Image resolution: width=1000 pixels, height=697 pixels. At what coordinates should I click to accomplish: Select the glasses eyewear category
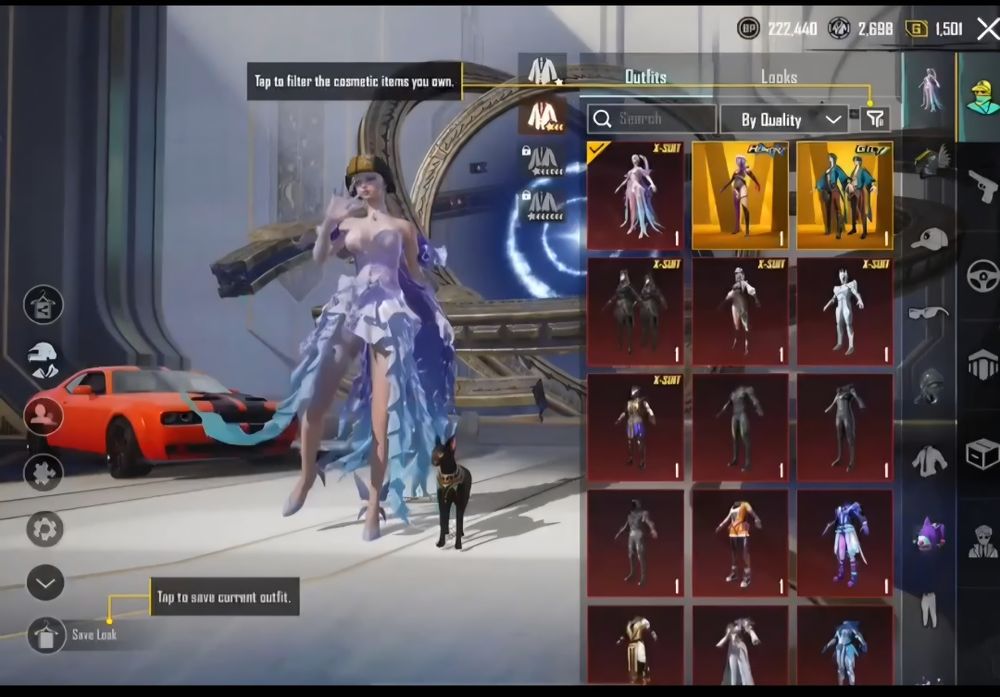929,313
